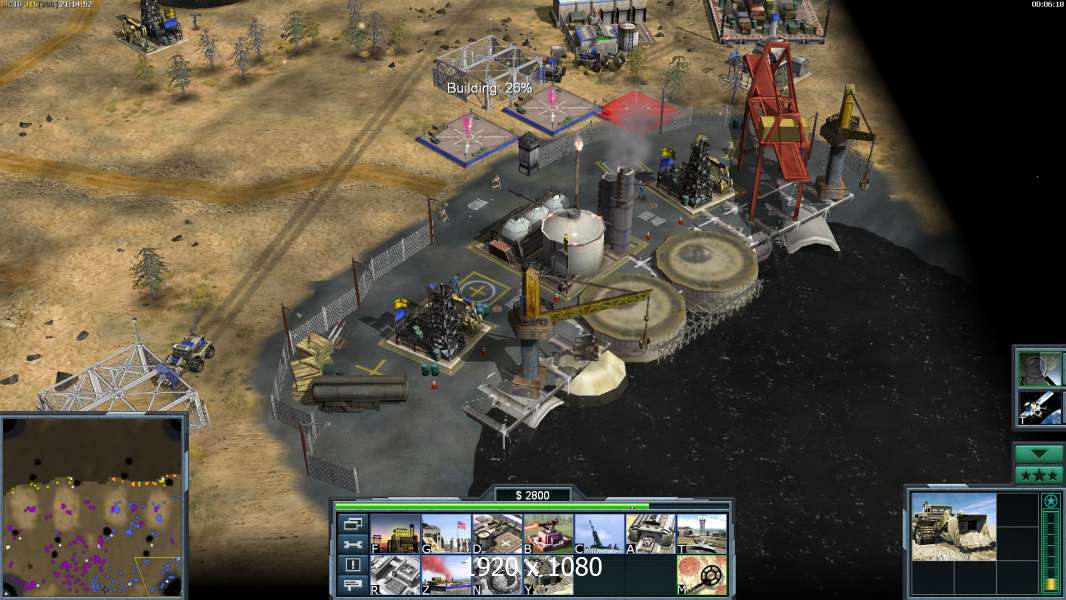Choose the laser turret defense icon
1066x600 pixels.
[548, 534]
